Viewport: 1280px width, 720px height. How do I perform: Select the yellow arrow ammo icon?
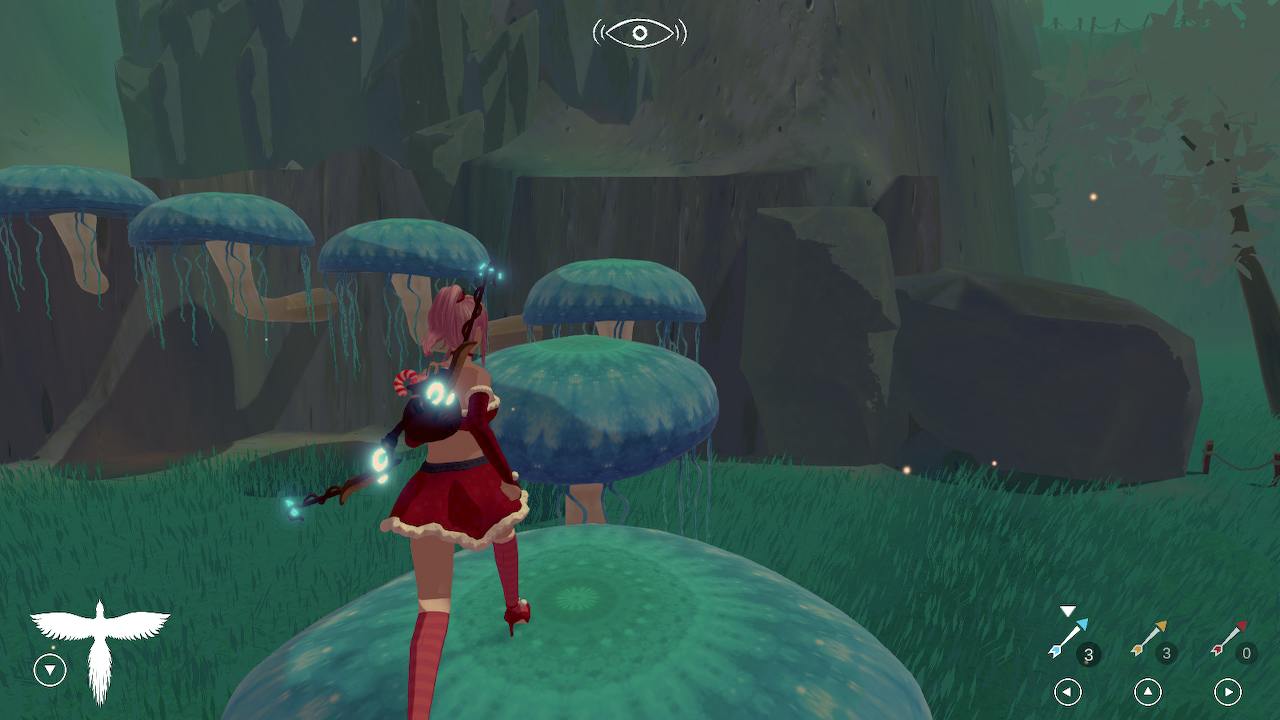[x=1152, y=635]
